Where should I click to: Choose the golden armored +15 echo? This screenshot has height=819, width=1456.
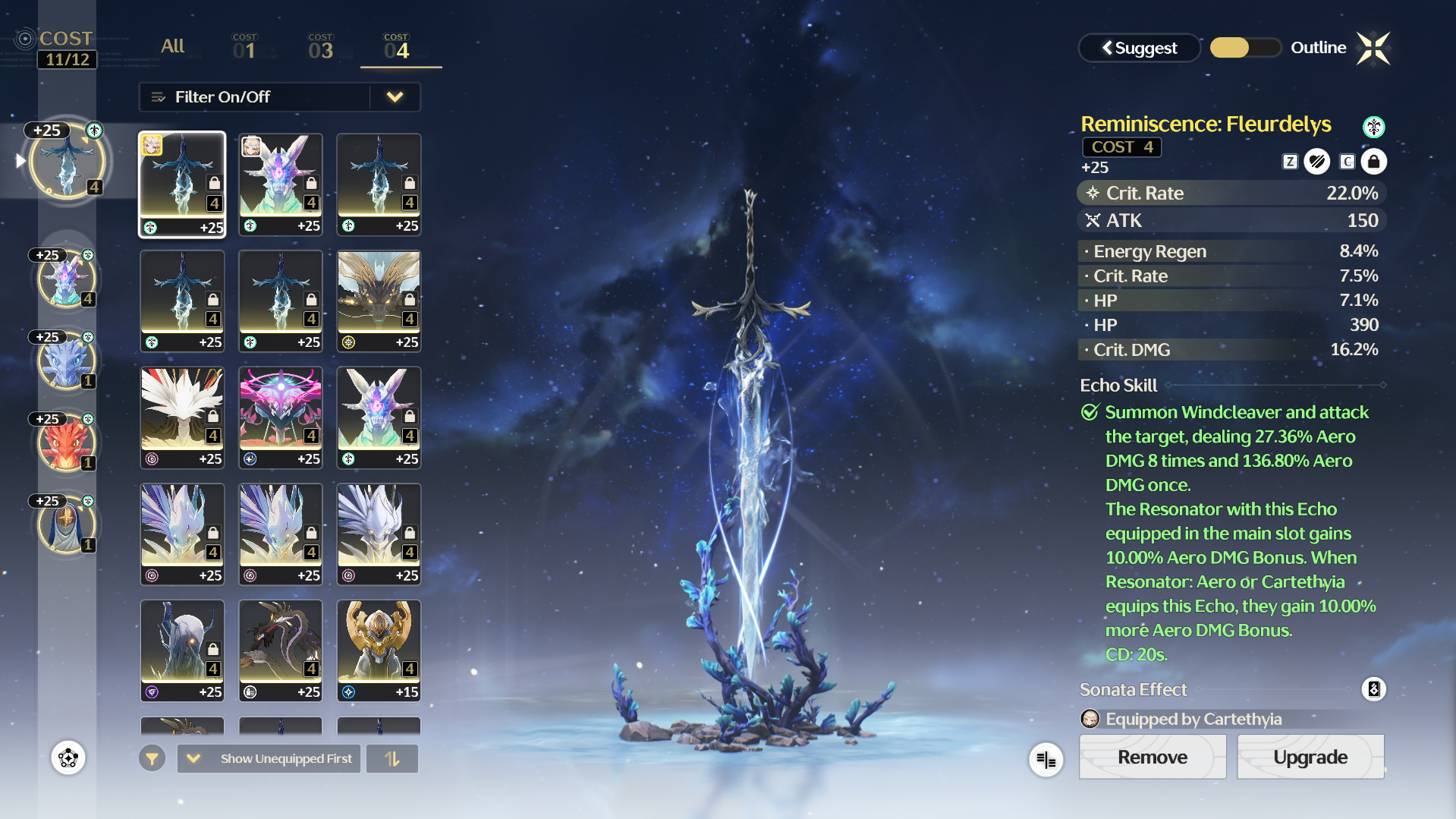pos(379,650)
